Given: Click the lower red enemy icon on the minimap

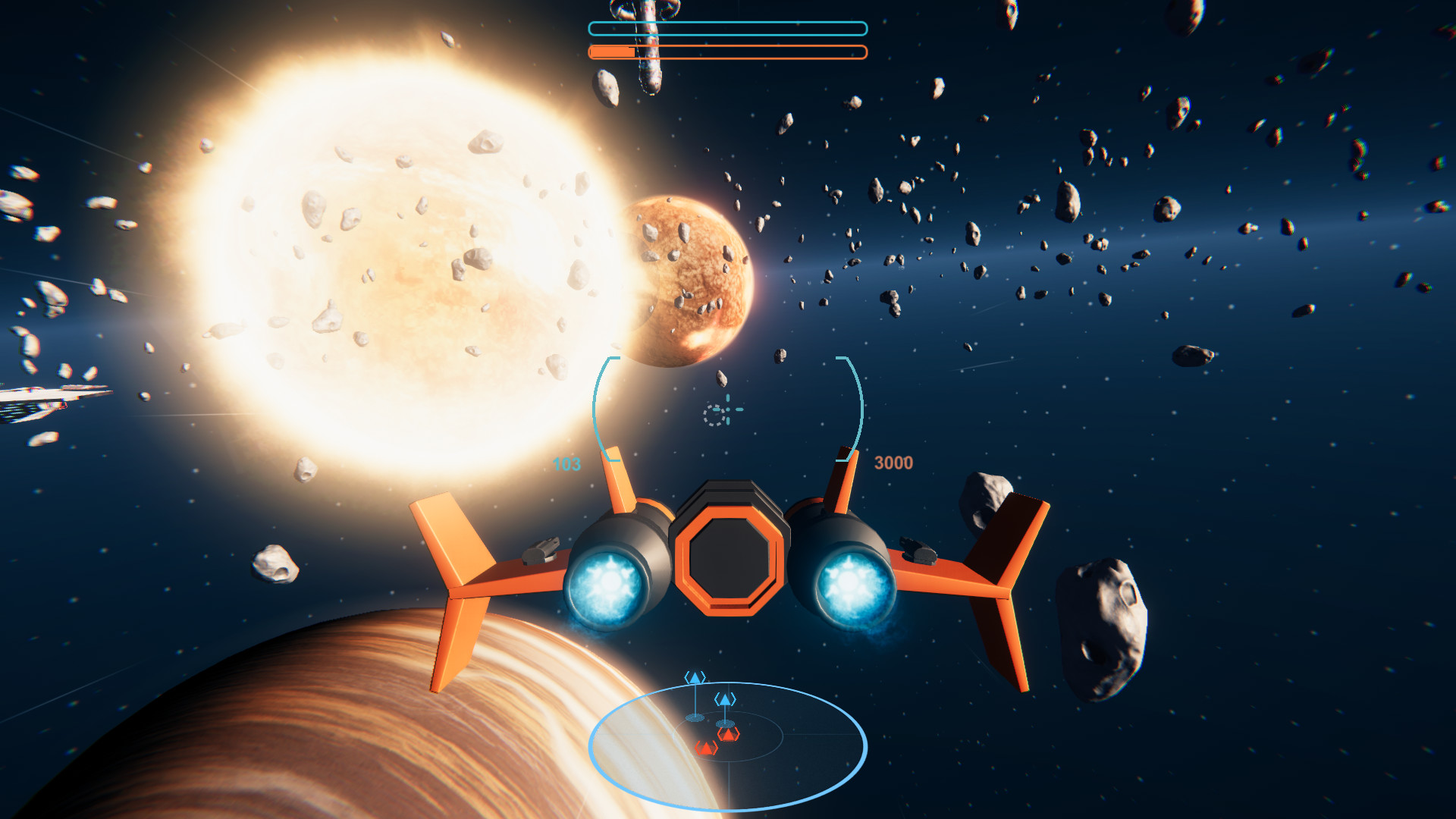Looking at the screenshot, I should point(706,748).
